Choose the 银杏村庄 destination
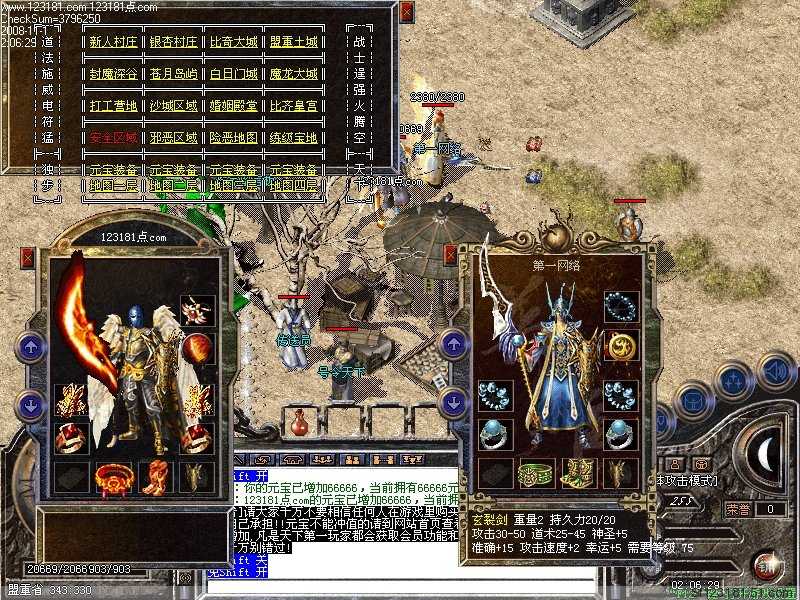 [x=173, y=42]
